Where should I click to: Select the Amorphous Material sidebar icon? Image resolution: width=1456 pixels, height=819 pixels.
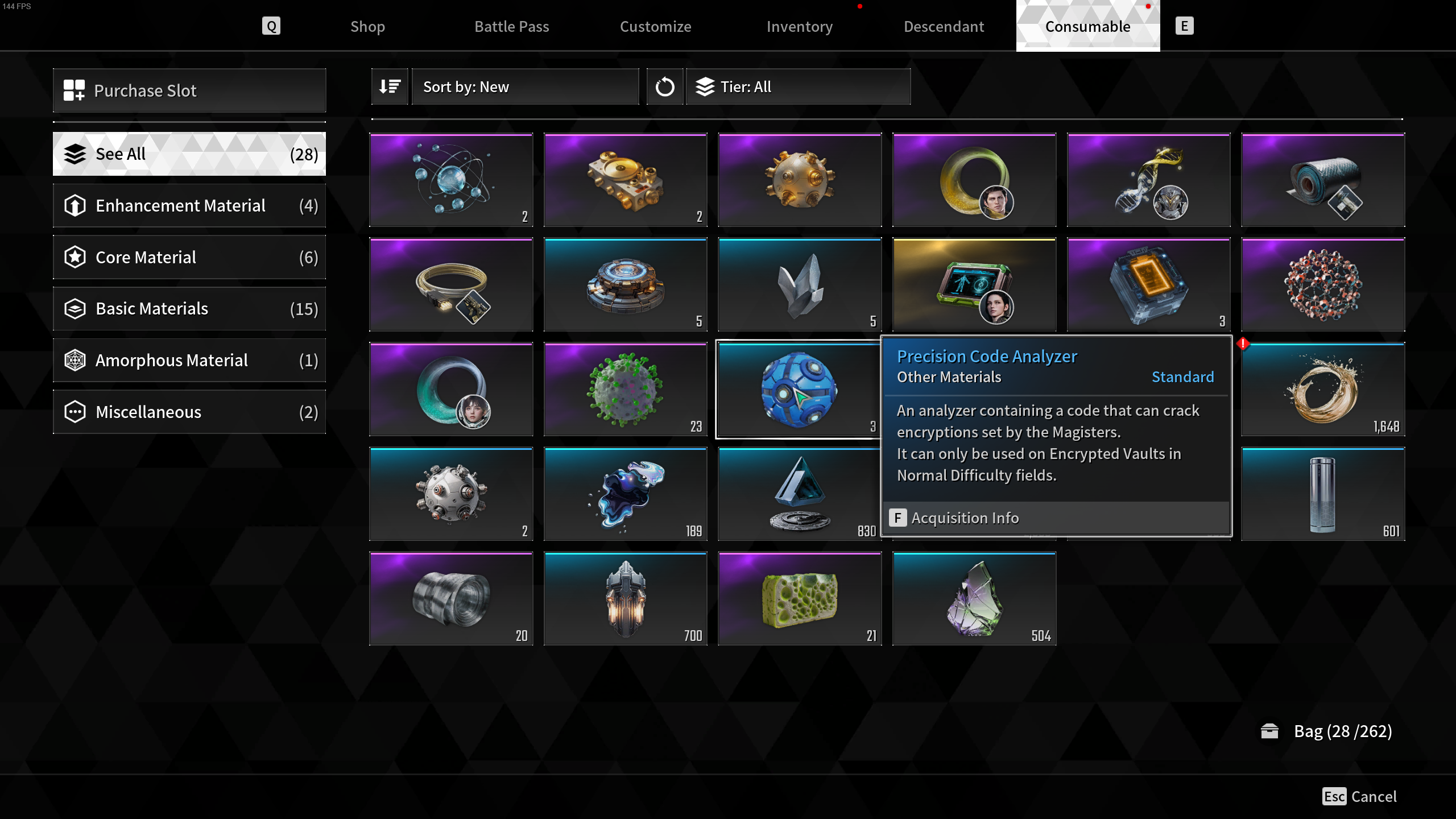tap(75, 360)
